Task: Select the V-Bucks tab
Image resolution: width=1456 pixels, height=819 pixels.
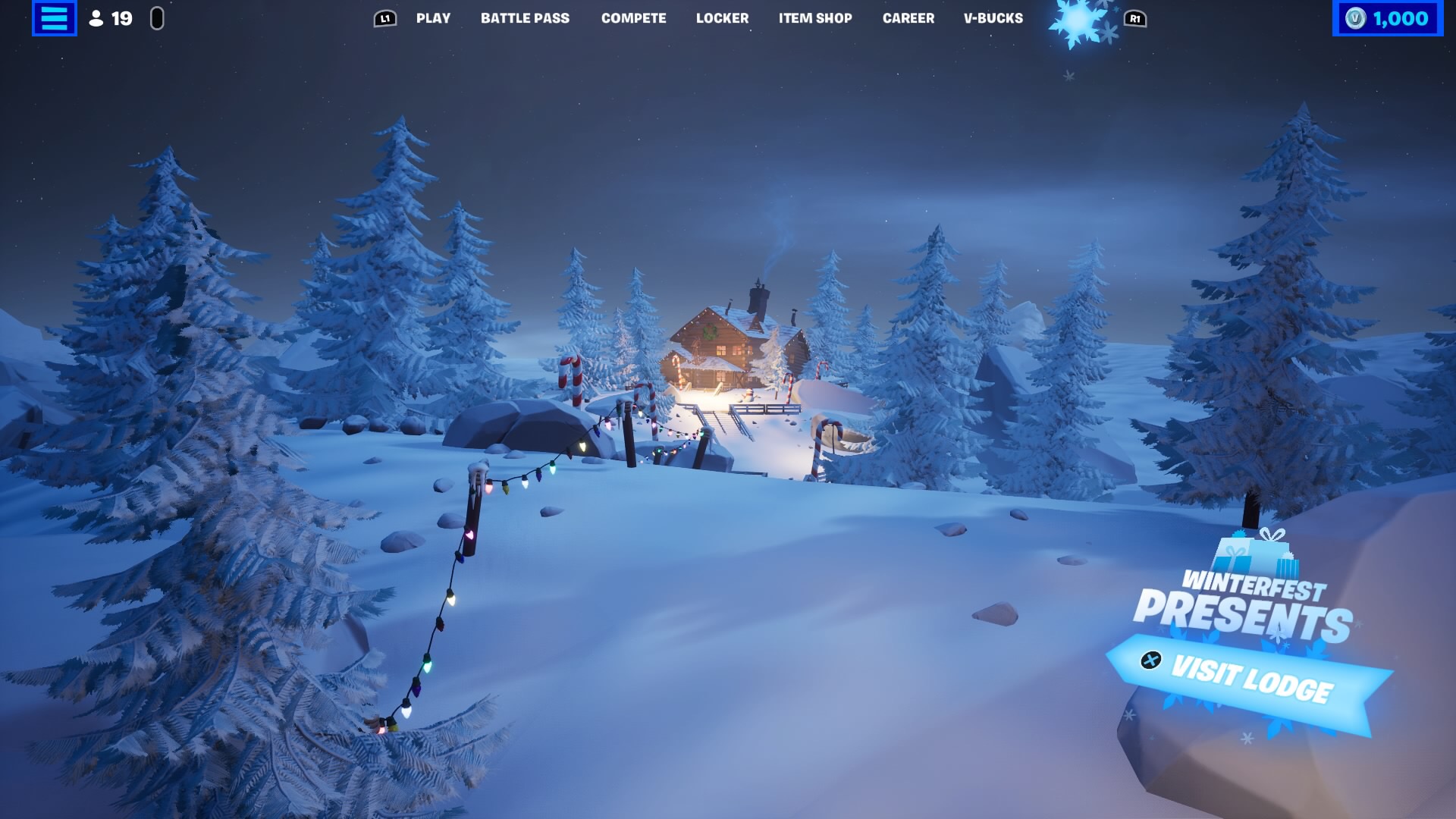Action: [993, 18]
